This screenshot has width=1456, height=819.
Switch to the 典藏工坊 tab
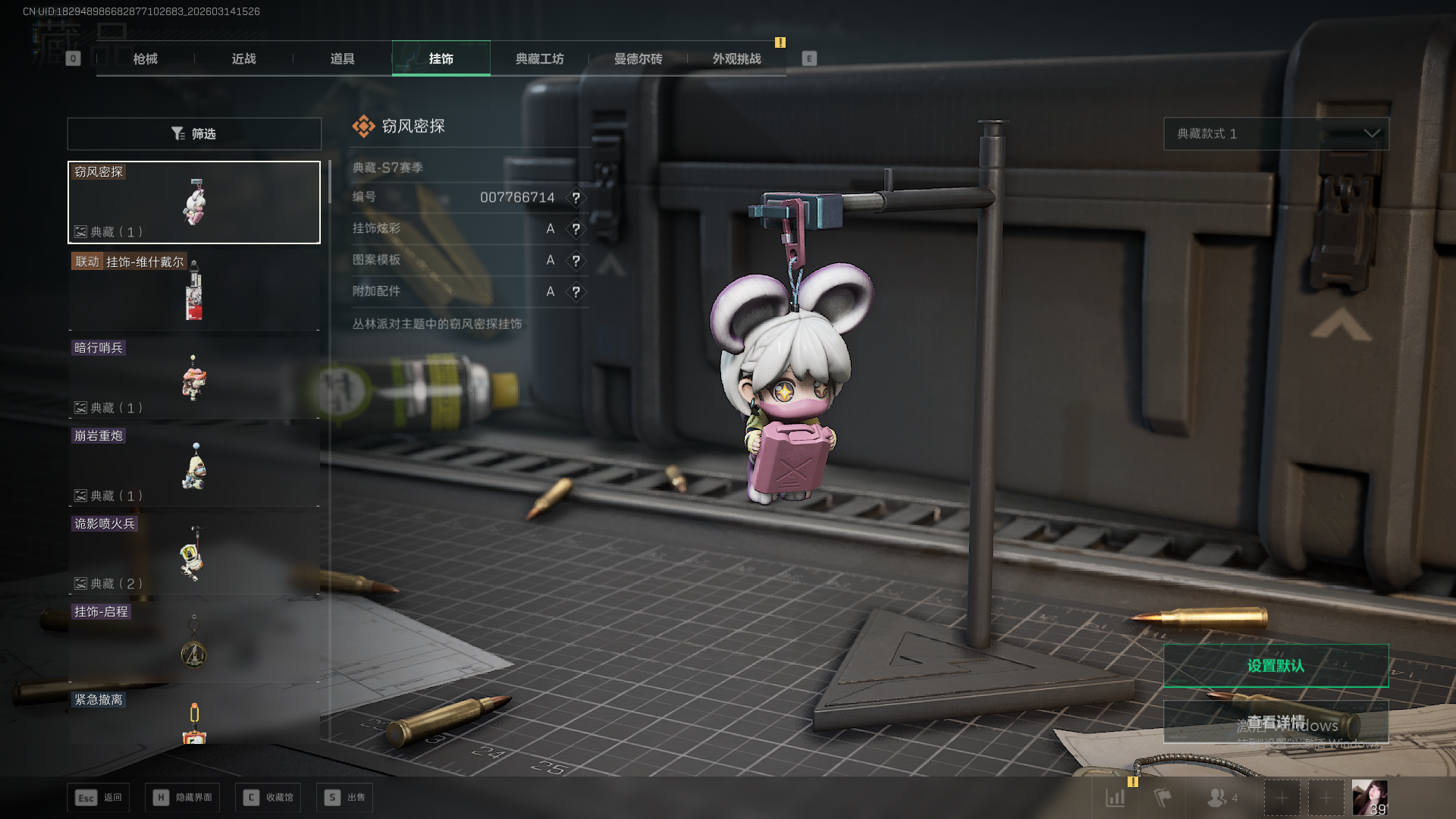click(539, 59)
